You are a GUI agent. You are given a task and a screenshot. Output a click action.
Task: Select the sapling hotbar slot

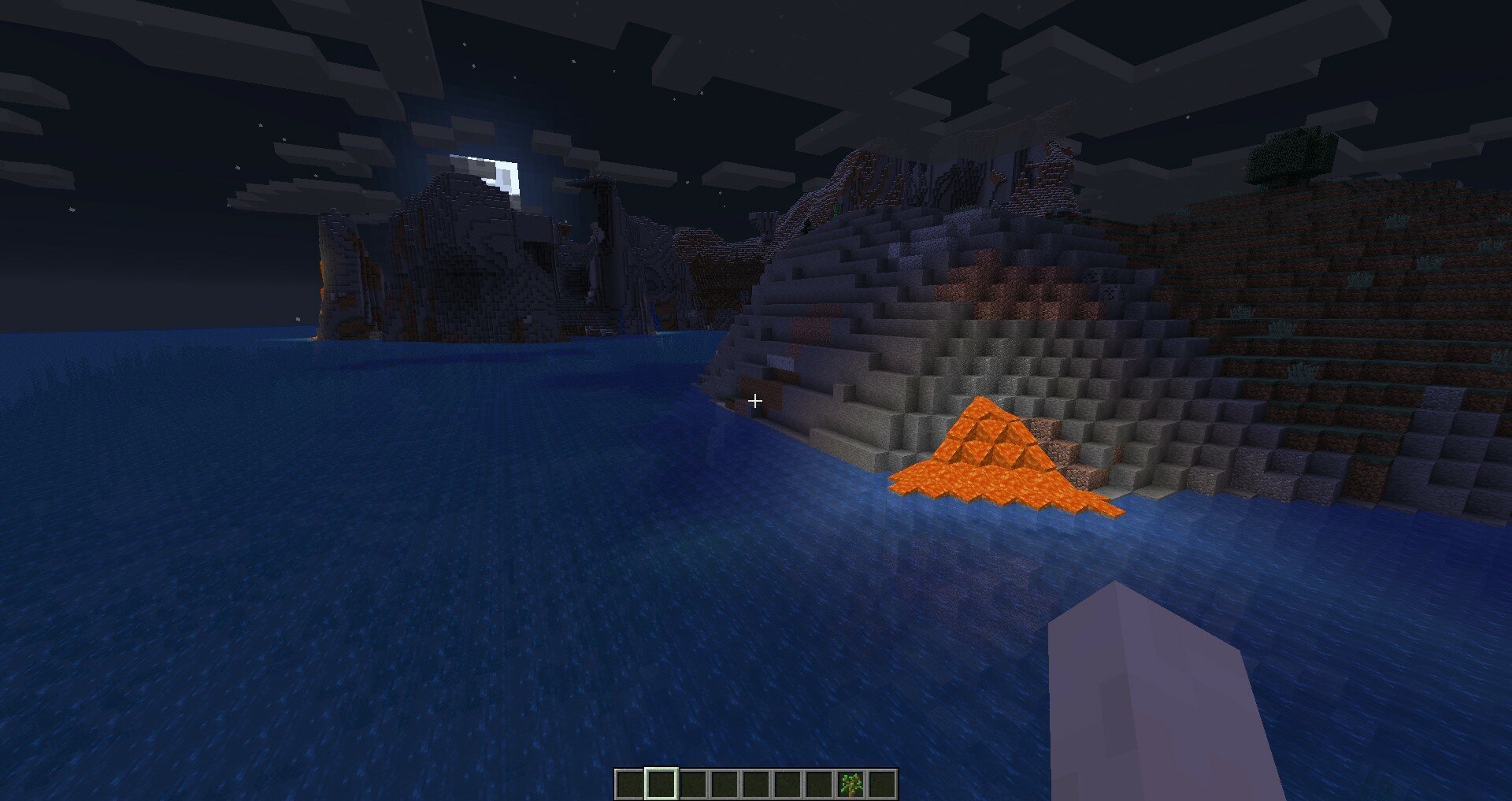(850, 784)
